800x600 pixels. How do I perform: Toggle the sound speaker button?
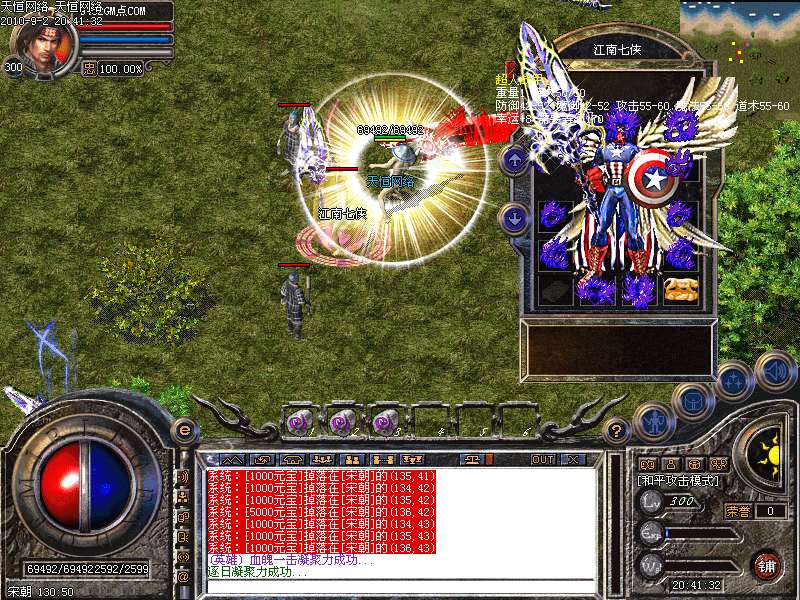point(775,370)
